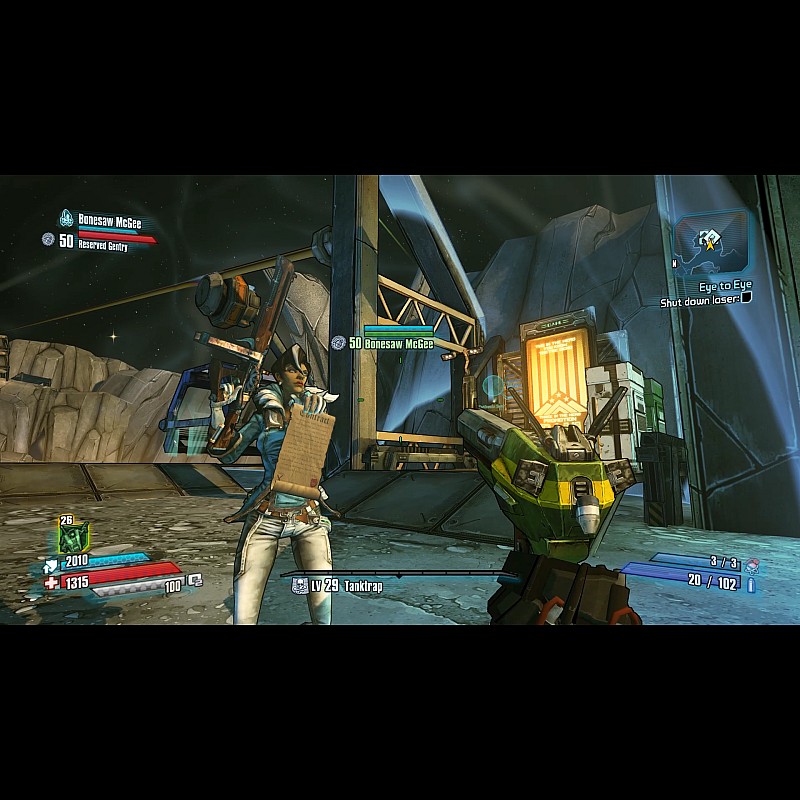Click the bullet ammo type icon

[752, 585]
